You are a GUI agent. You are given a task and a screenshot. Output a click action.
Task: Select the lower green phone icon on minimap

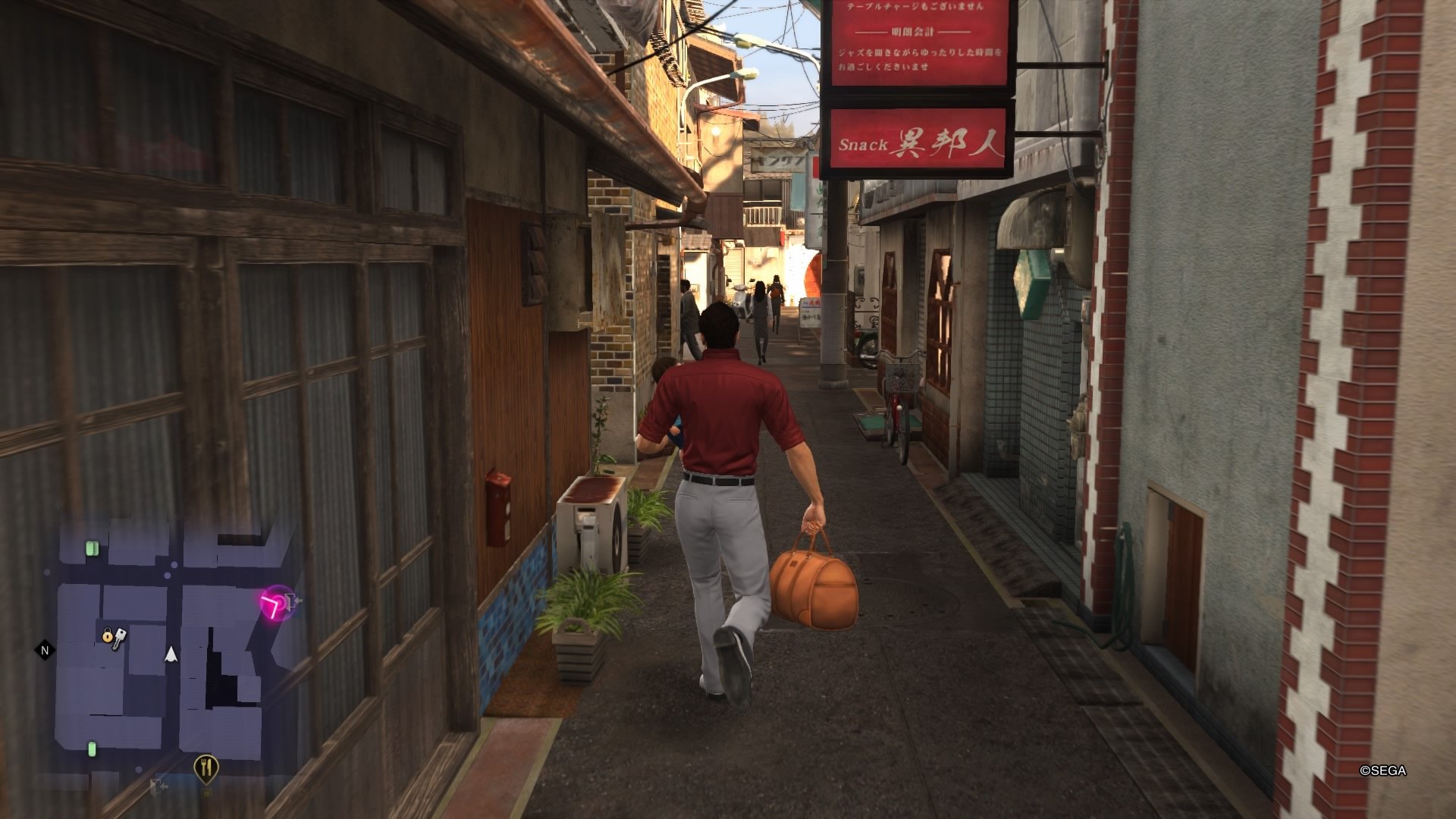coord(92,748)
